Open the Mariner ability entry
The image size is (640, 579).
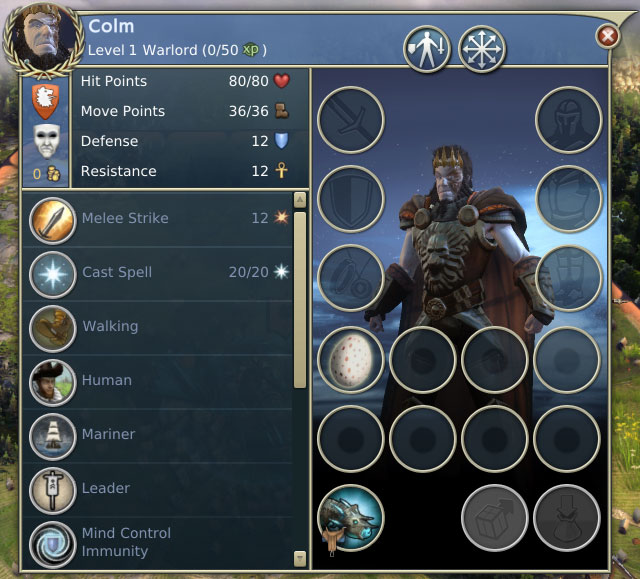(x=160, y=434)
